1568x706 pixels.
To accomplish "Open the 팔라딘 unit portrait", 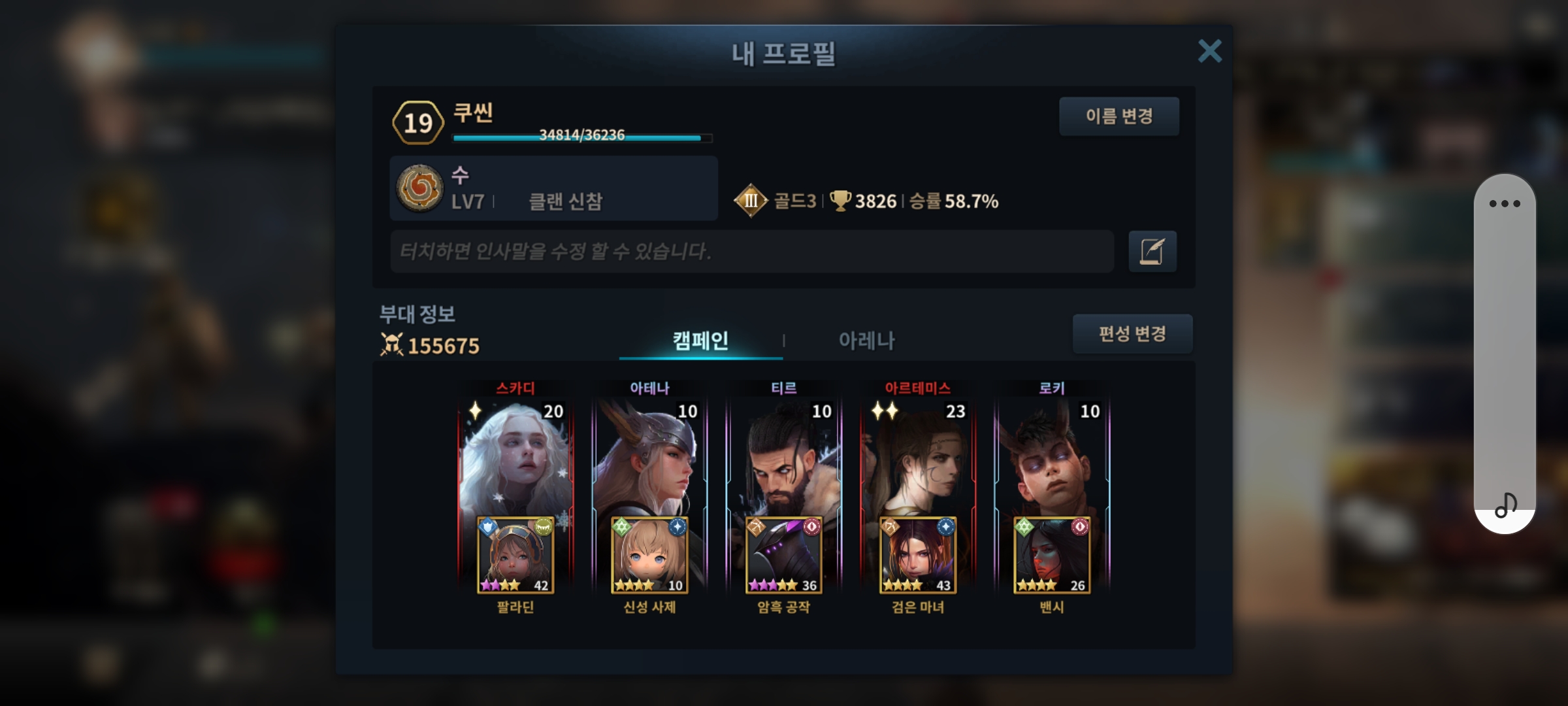I will 515,556.
